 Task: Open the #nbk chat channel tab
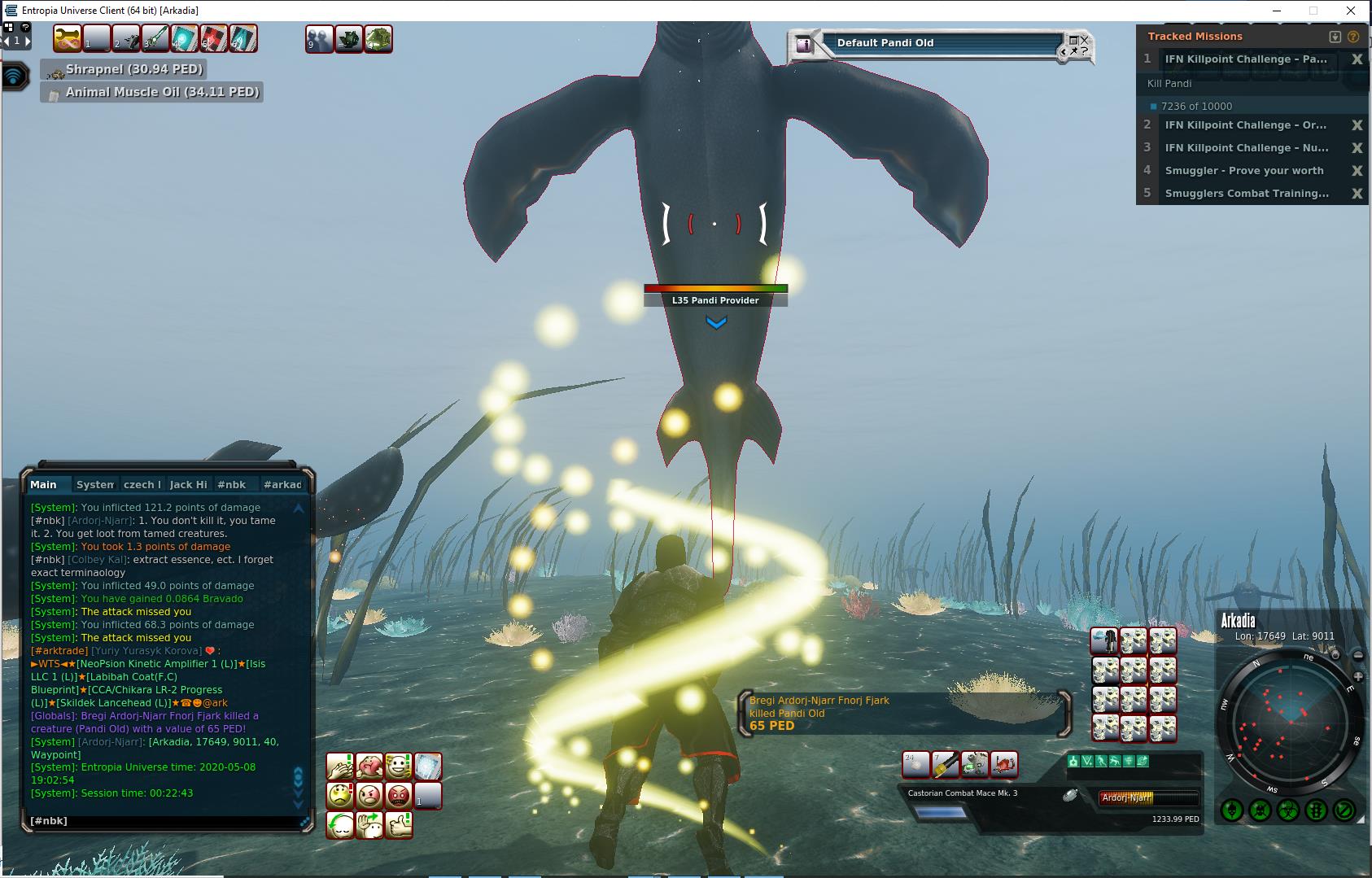231,484
